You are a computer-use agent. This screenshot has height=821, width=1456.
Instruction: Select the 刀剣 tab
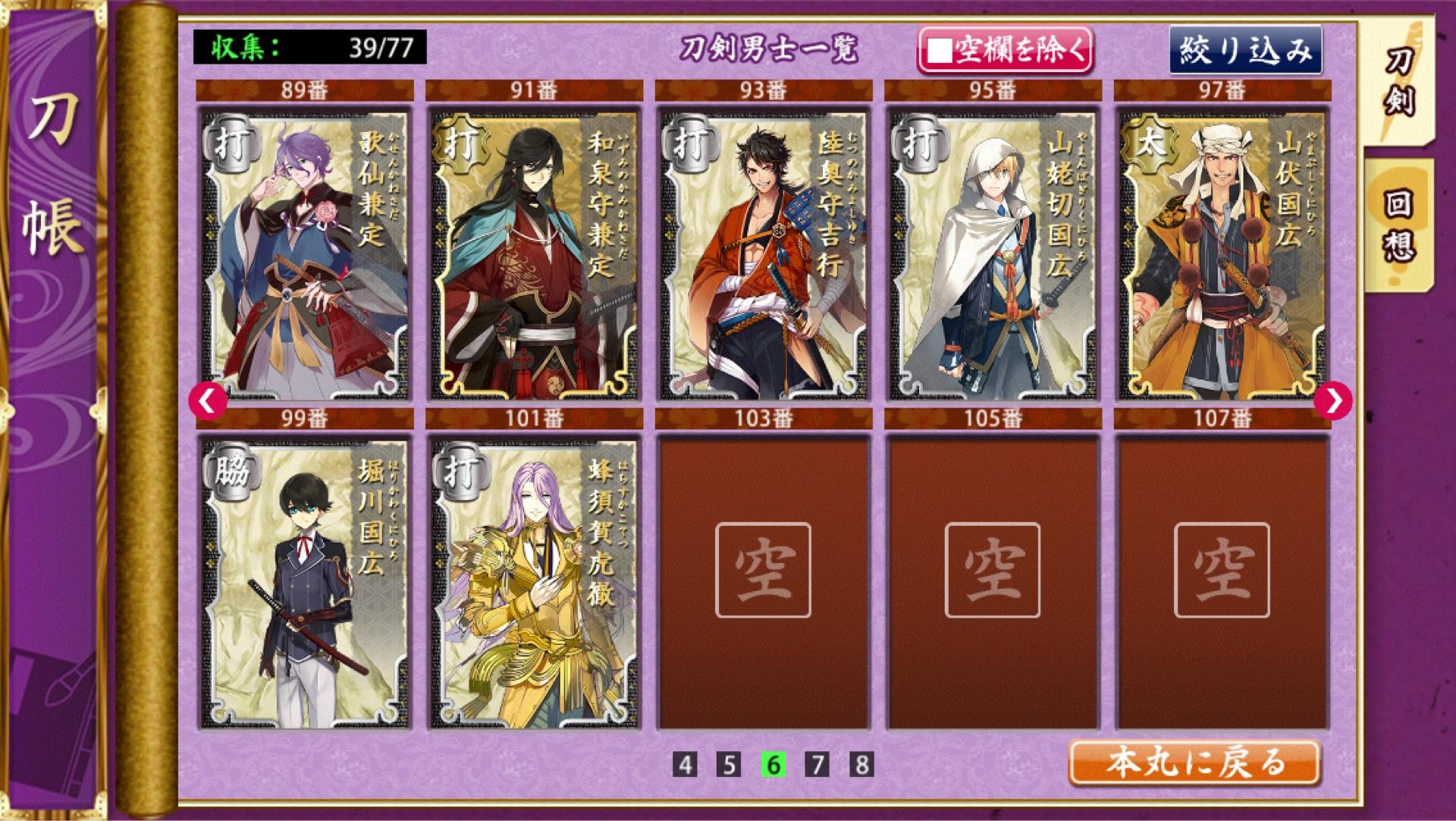pyautogui.click(x=1397, y=83)
